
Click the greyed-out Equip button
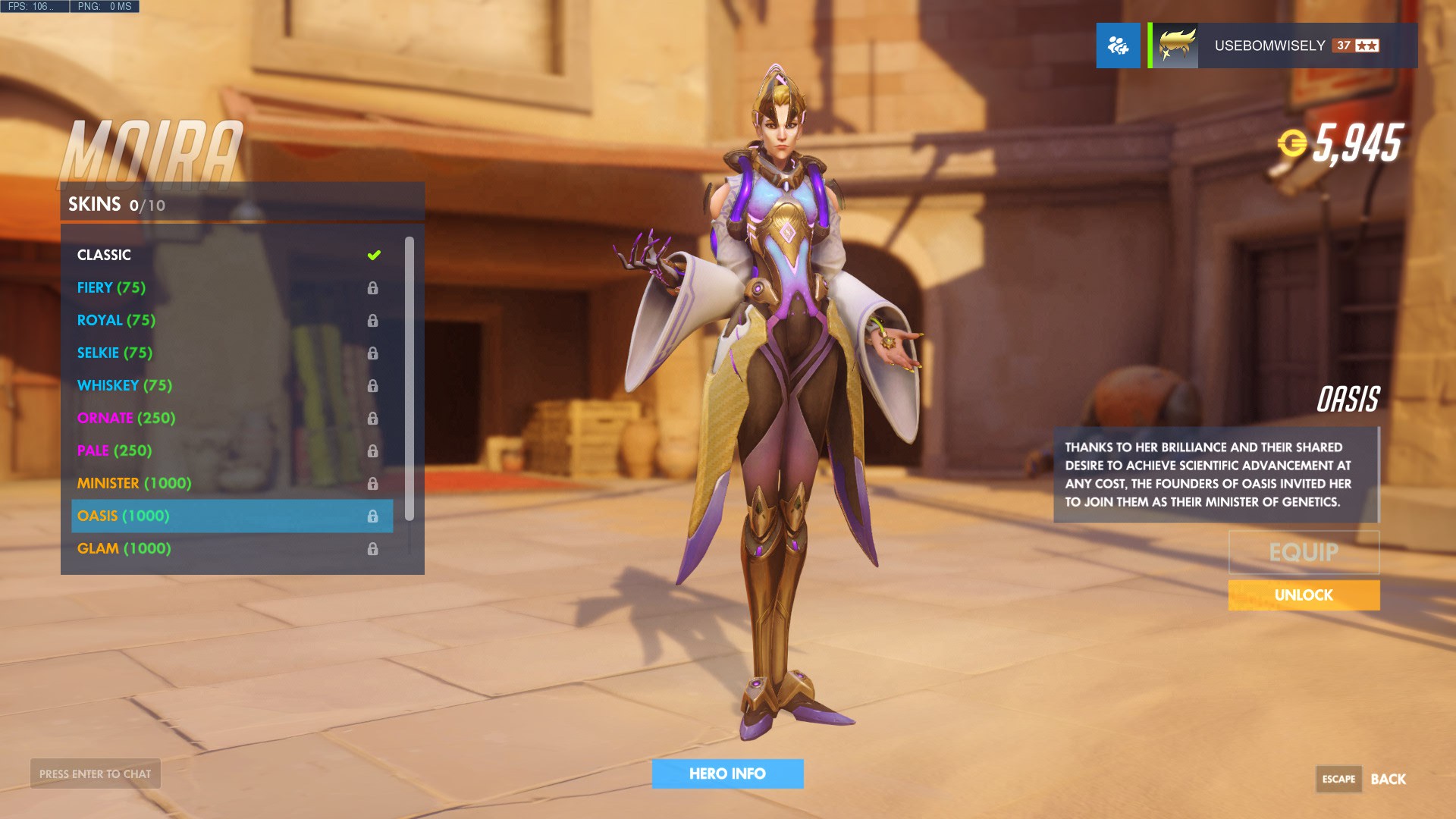1304,552
